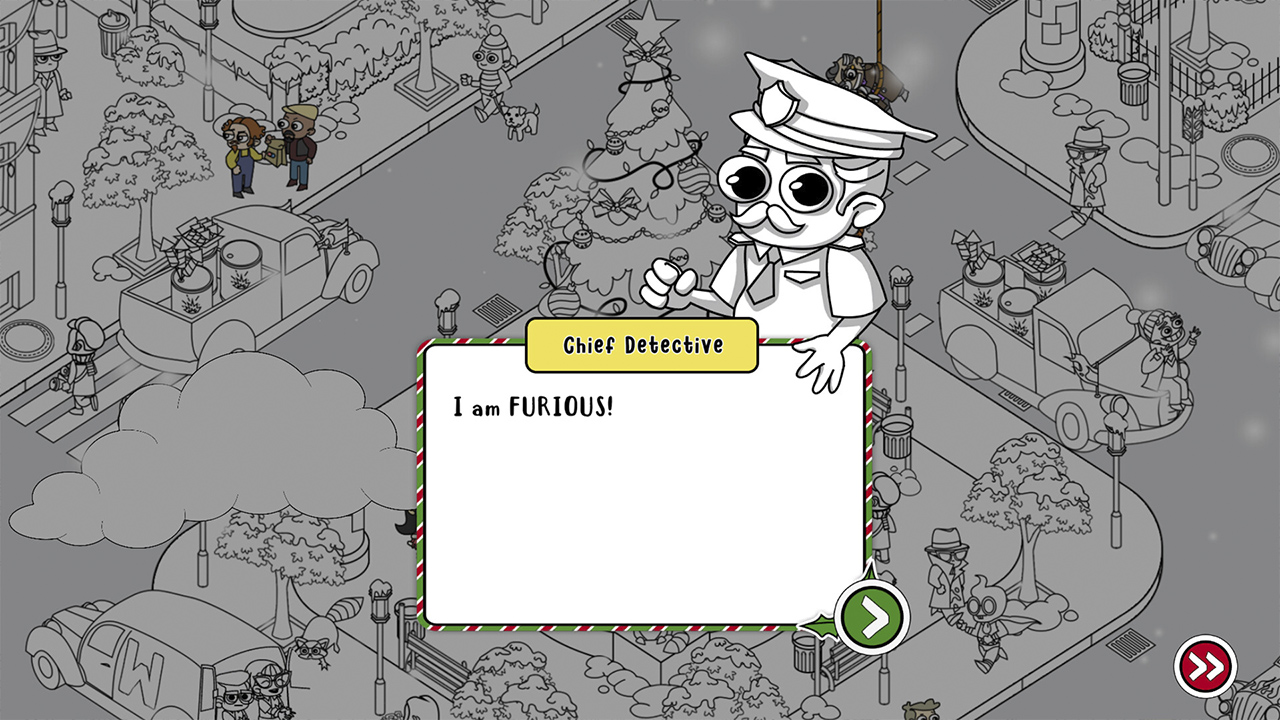The height and width of the screenshot is (720, 1280).
Task: Click the Chief Detective name banner
Action: coord(642,345)
